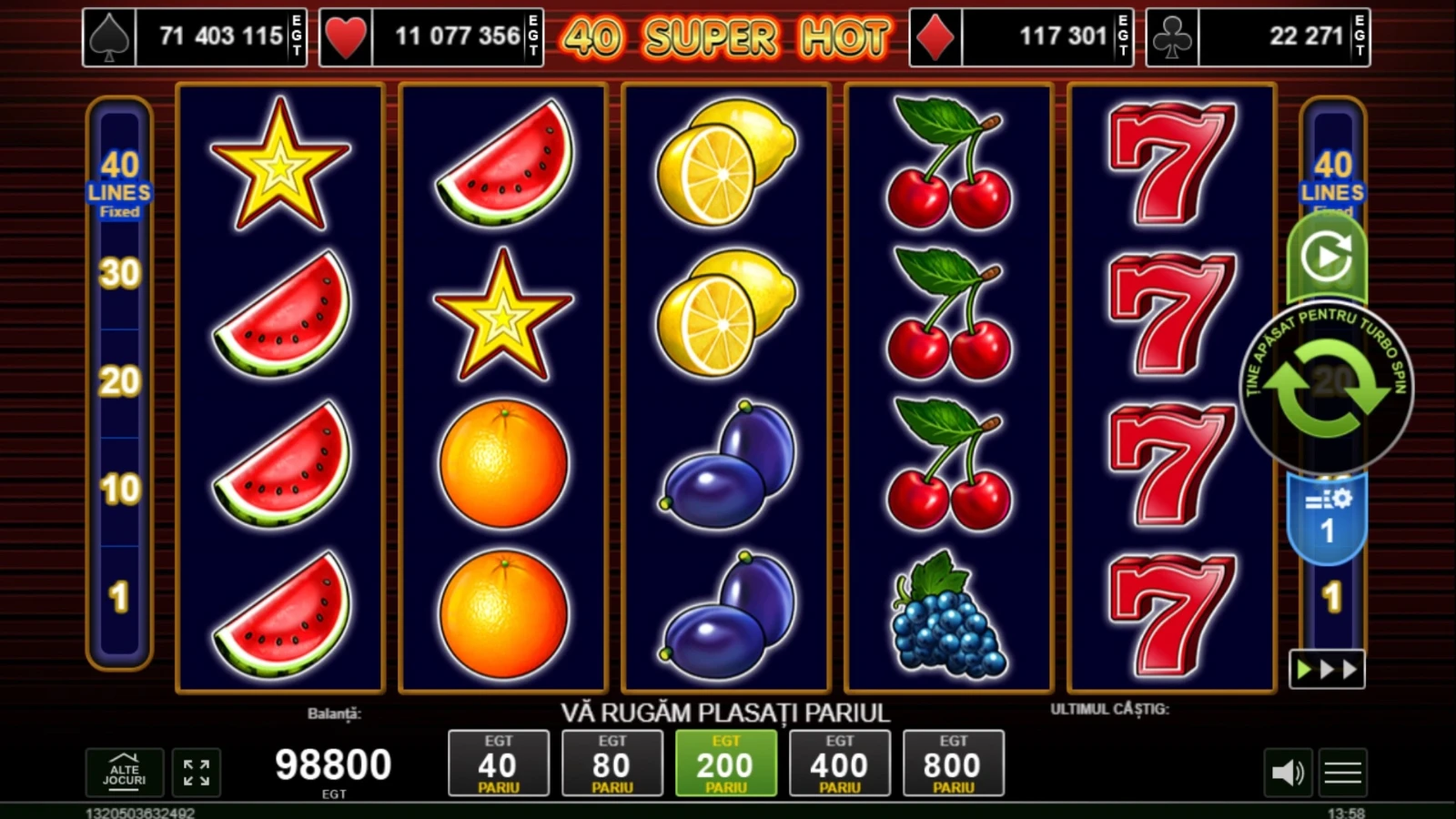The height and width of the screenshot is (819, 1456).
Task: Spin the reels with the green arrows button
Action: click(x=1327, y=388)
